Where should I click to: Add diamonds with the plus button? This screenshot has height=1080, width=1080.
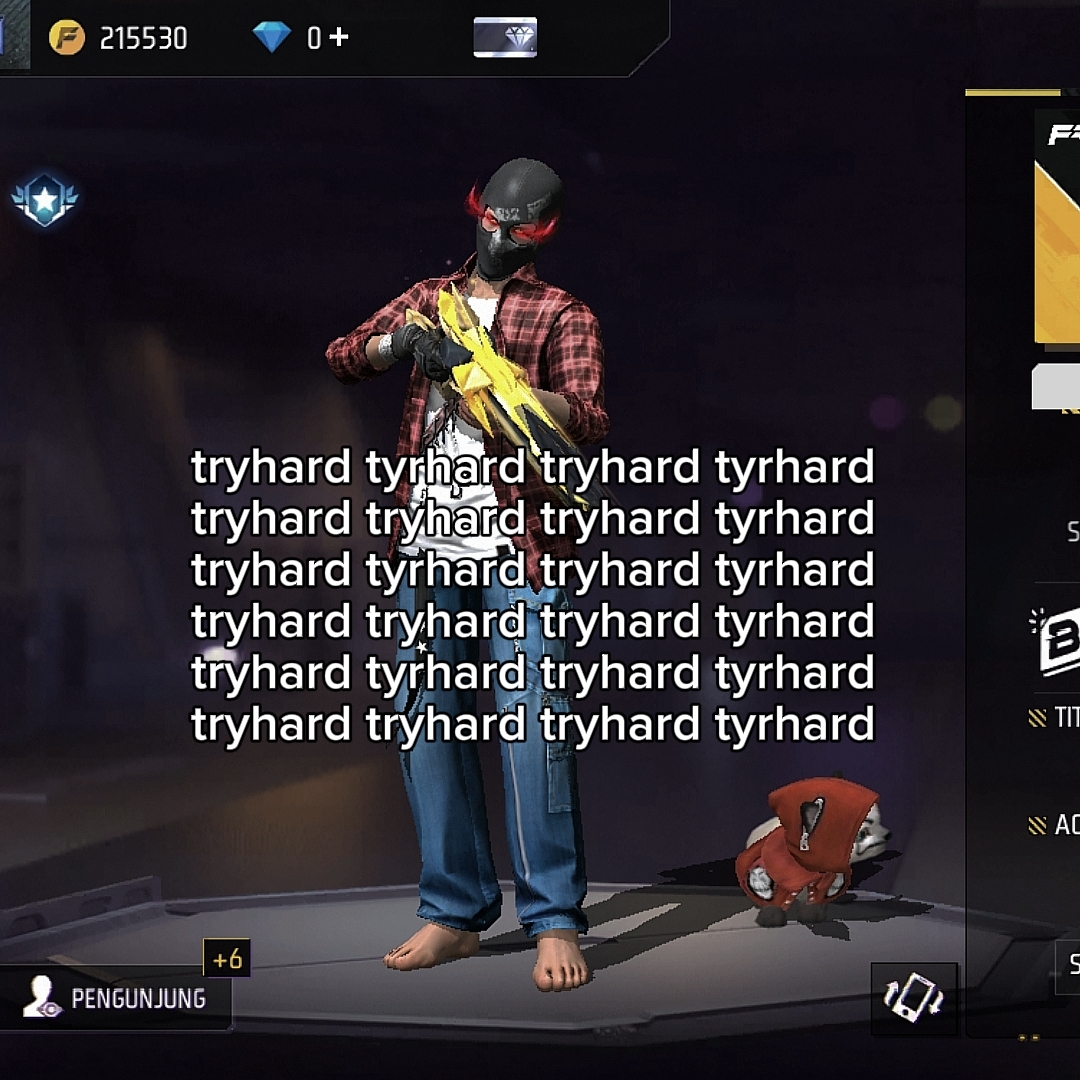[339, 38]
